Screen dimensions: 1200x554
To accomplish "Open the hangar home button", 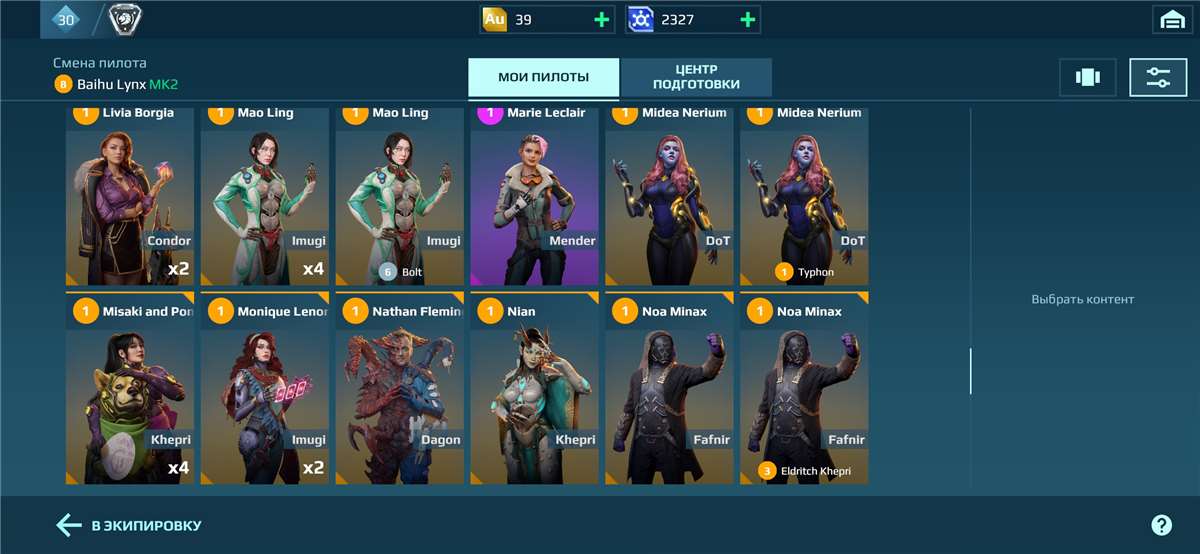I will 1171,19.
